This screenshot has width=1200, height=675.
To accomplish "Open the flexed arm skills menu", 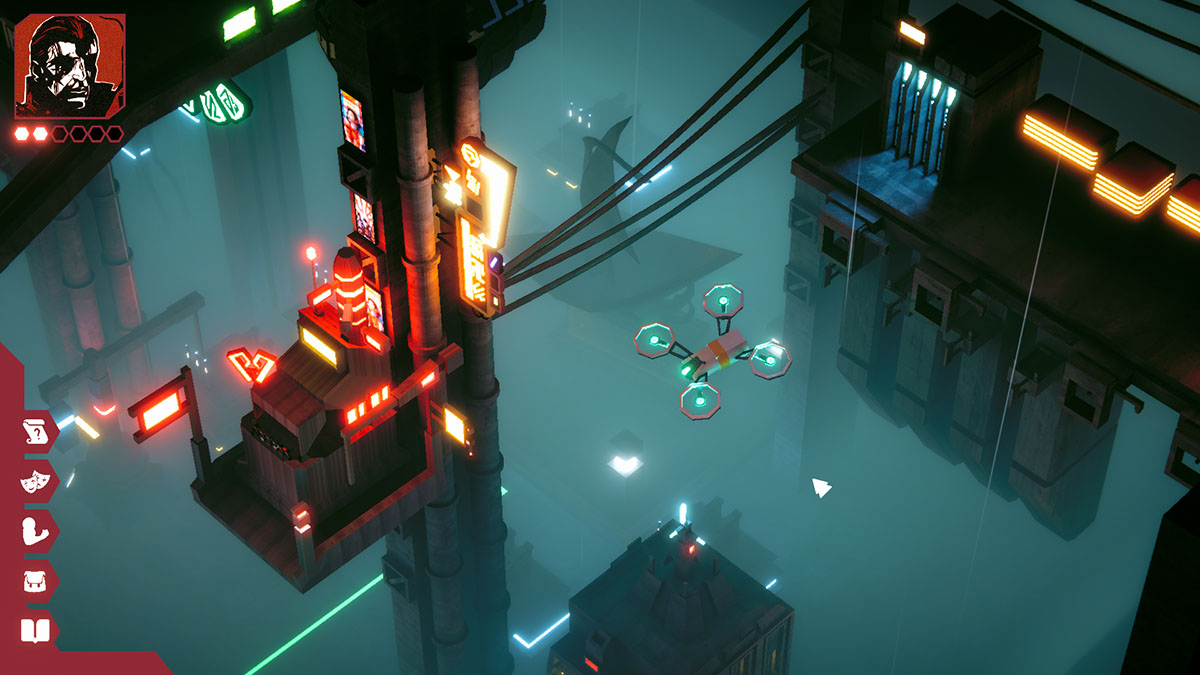I will (35, 531).
